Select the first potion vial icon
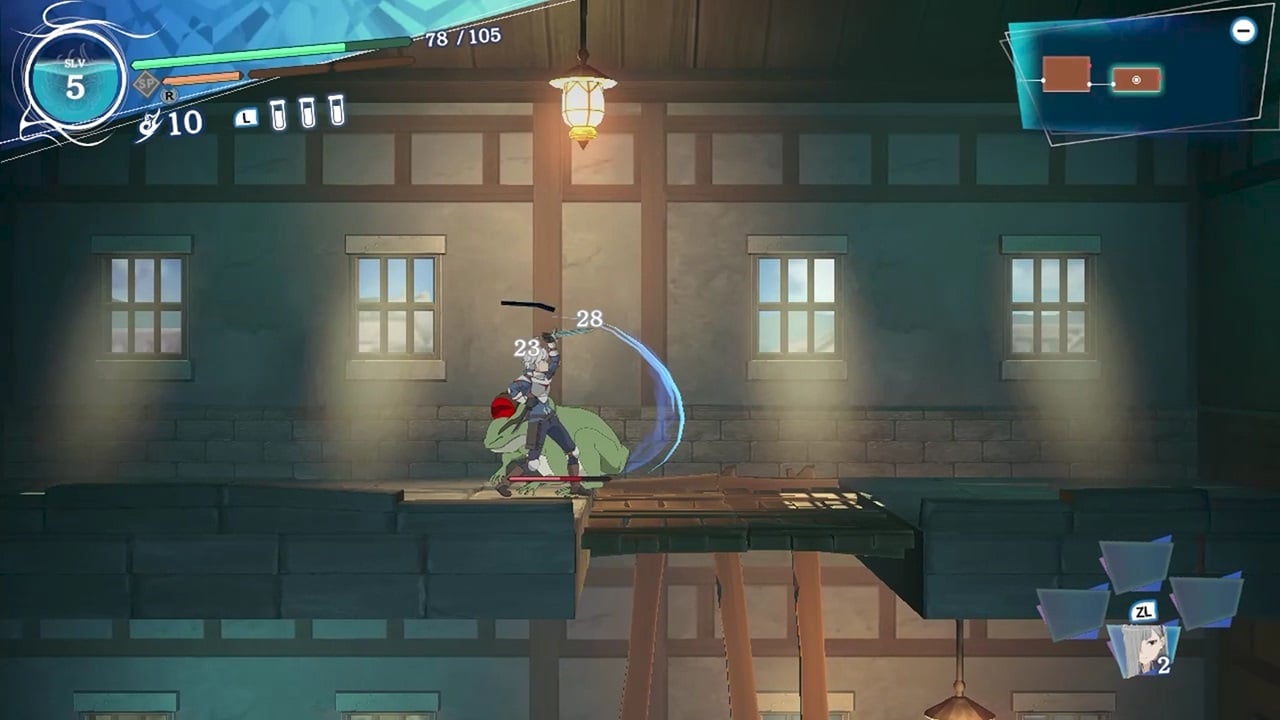Image resolution: width=1280 pixels, height=720 pixels. (278, 117)
